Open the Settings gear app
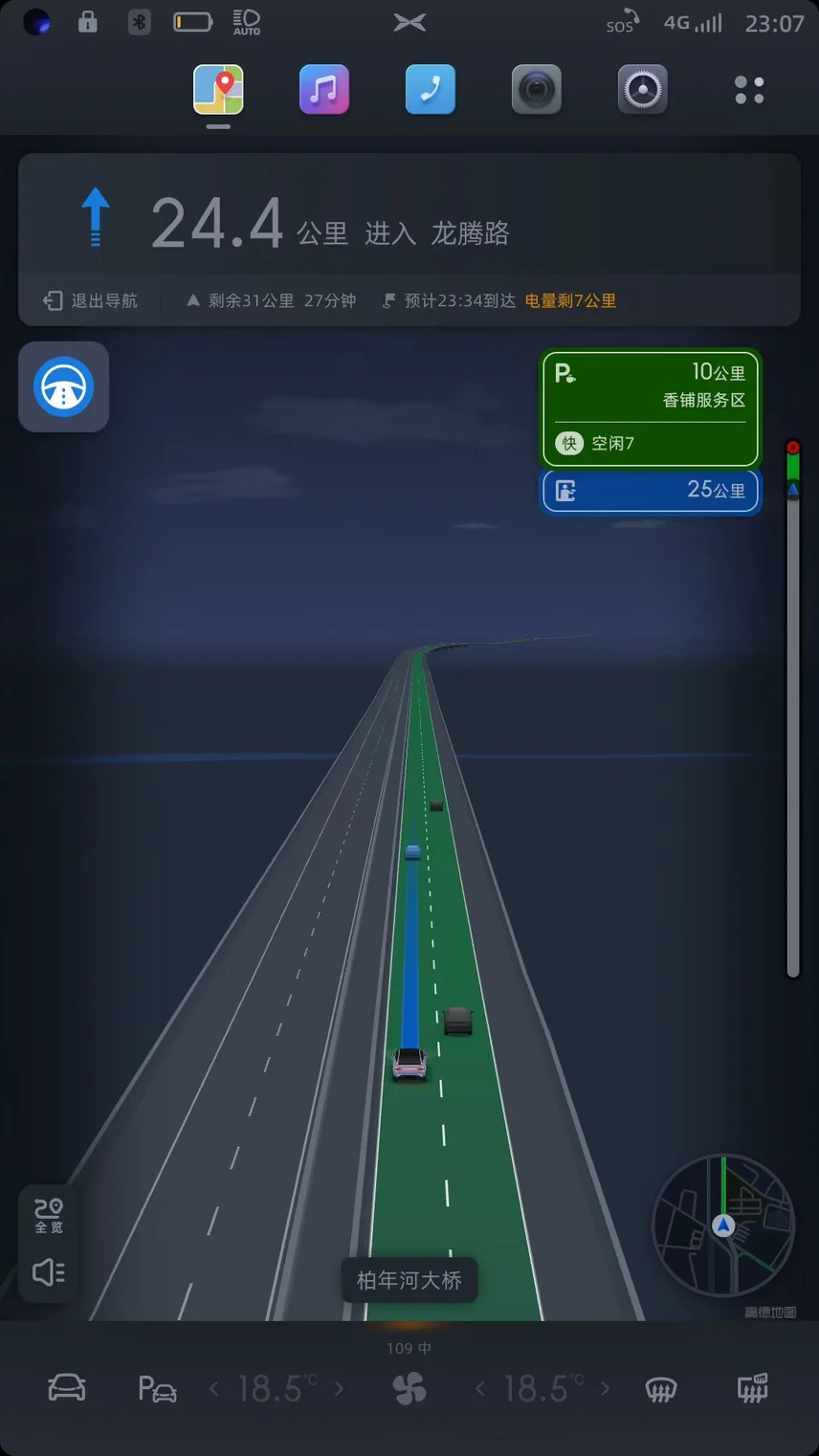The width and height of the screenshot is (819, 1456). (x=643, y=90)
